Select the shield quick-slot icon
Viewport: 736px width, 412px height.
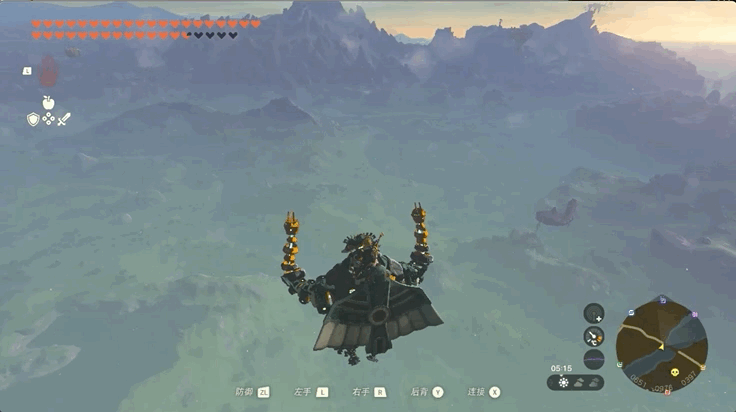point(33,119)
